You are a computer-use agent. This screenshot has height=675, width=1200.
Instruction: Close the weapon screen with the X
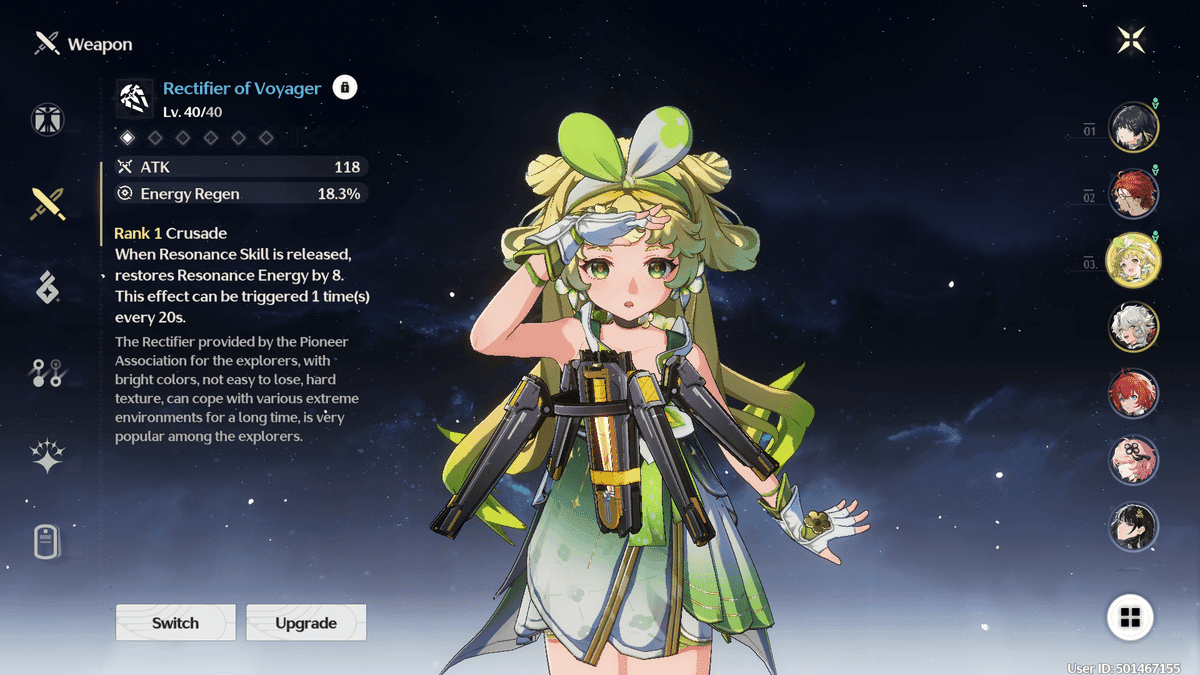(x=1131, y=40)
